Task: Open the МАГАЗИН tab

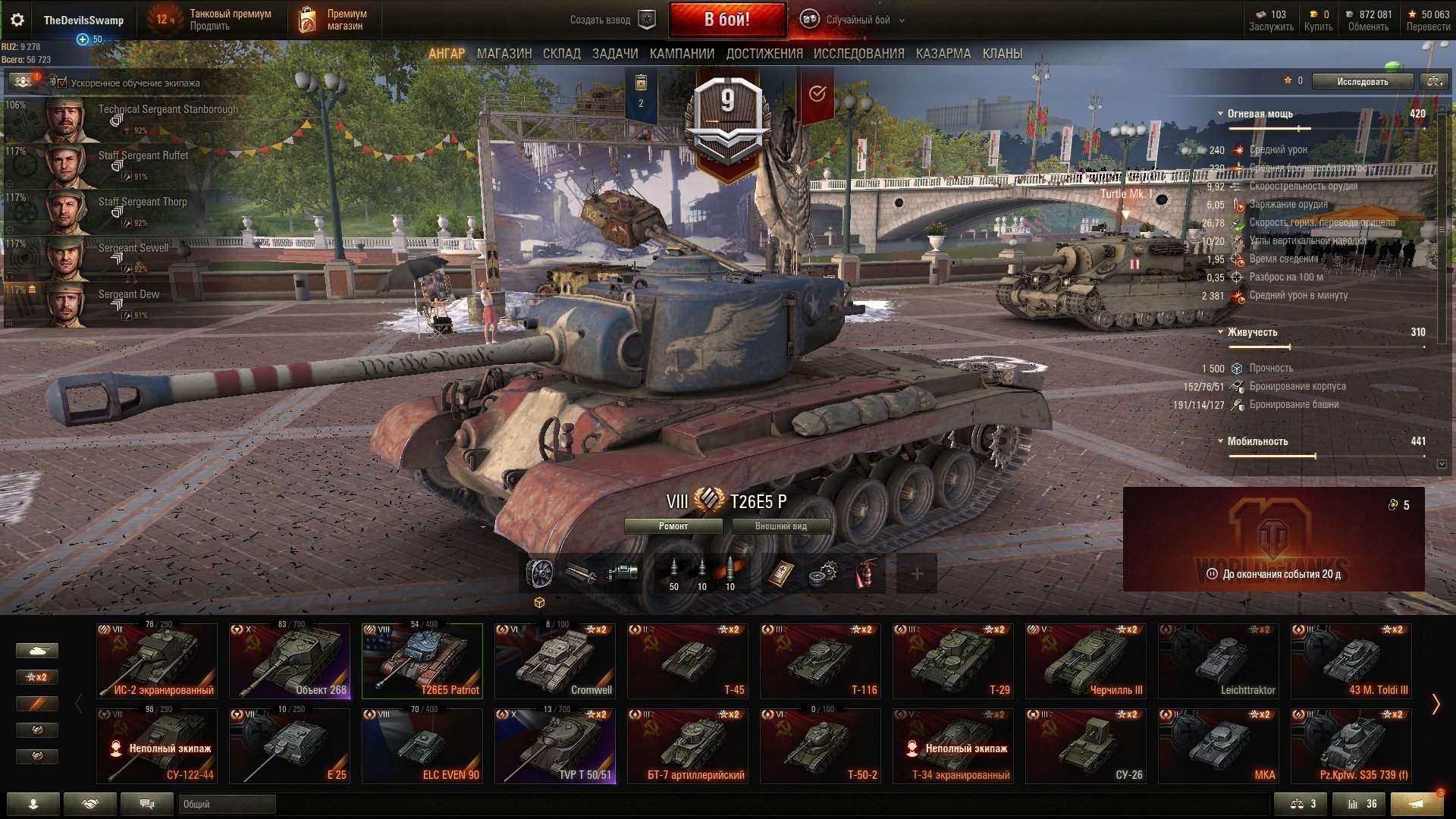Action: click(x=504, y=54)
